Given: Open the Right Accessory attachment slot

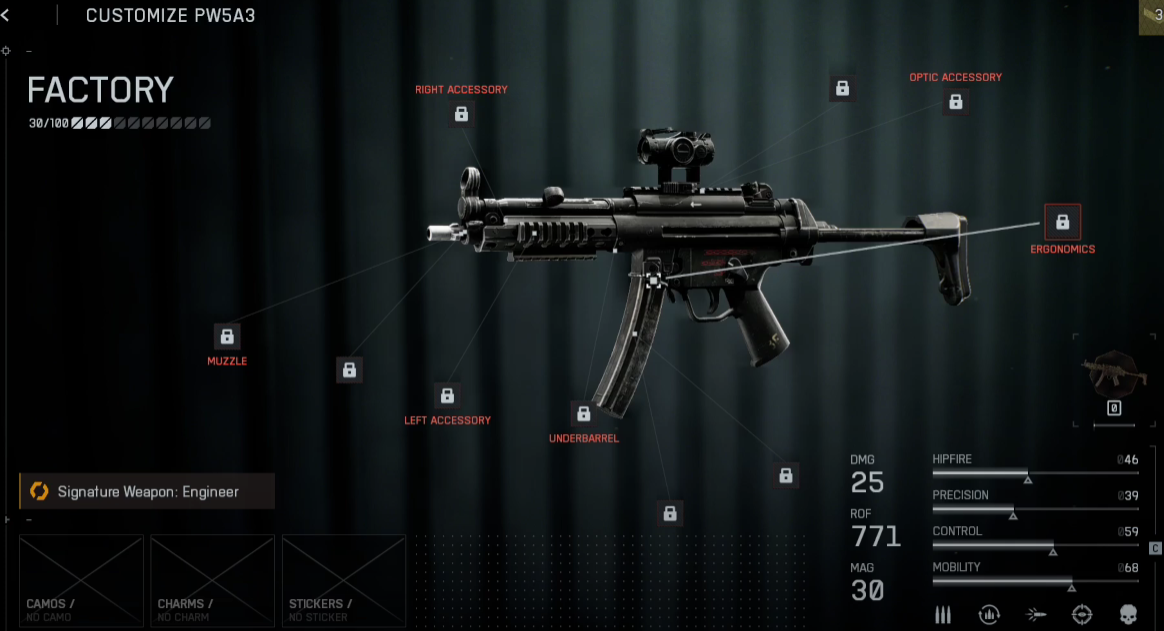Looking at the screenshot, I should point(461,114).
